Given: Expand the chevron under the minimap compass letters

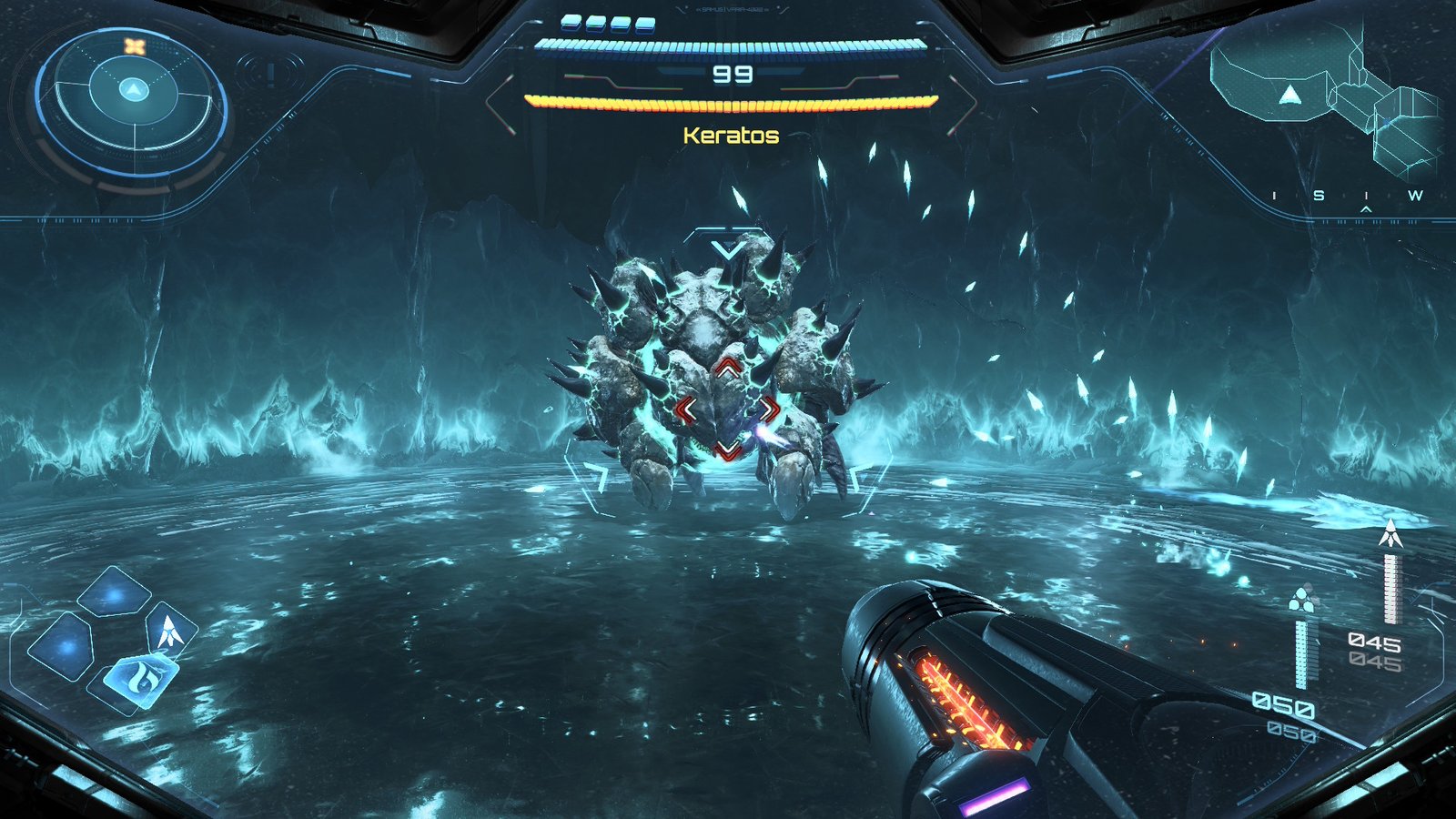Looking at the screenshot, I should (x=1366, y=209).
